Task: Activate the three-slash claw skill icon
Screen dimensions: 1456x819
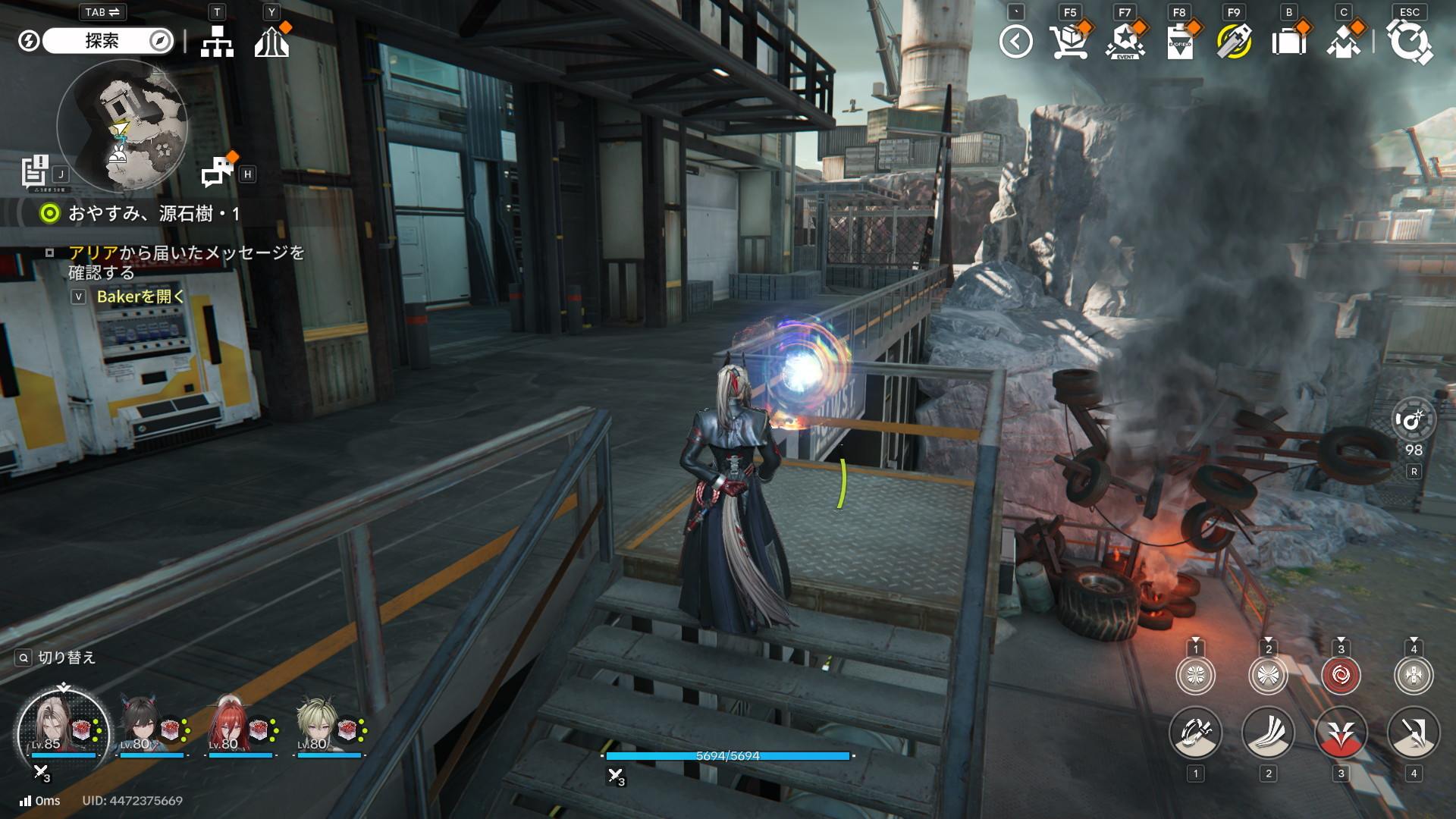Action: pos(1268,733)
